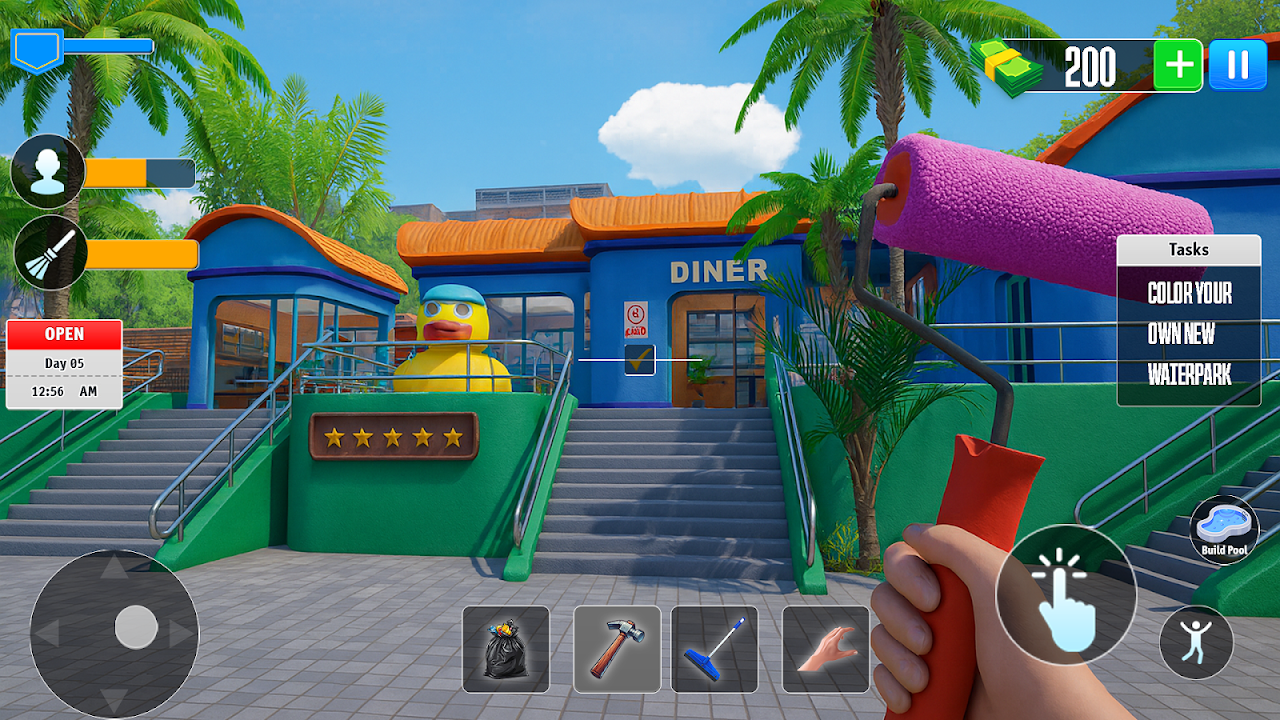Open the Tasks panel
This screenshot has width=1280, height=720.
point(1188,250)
